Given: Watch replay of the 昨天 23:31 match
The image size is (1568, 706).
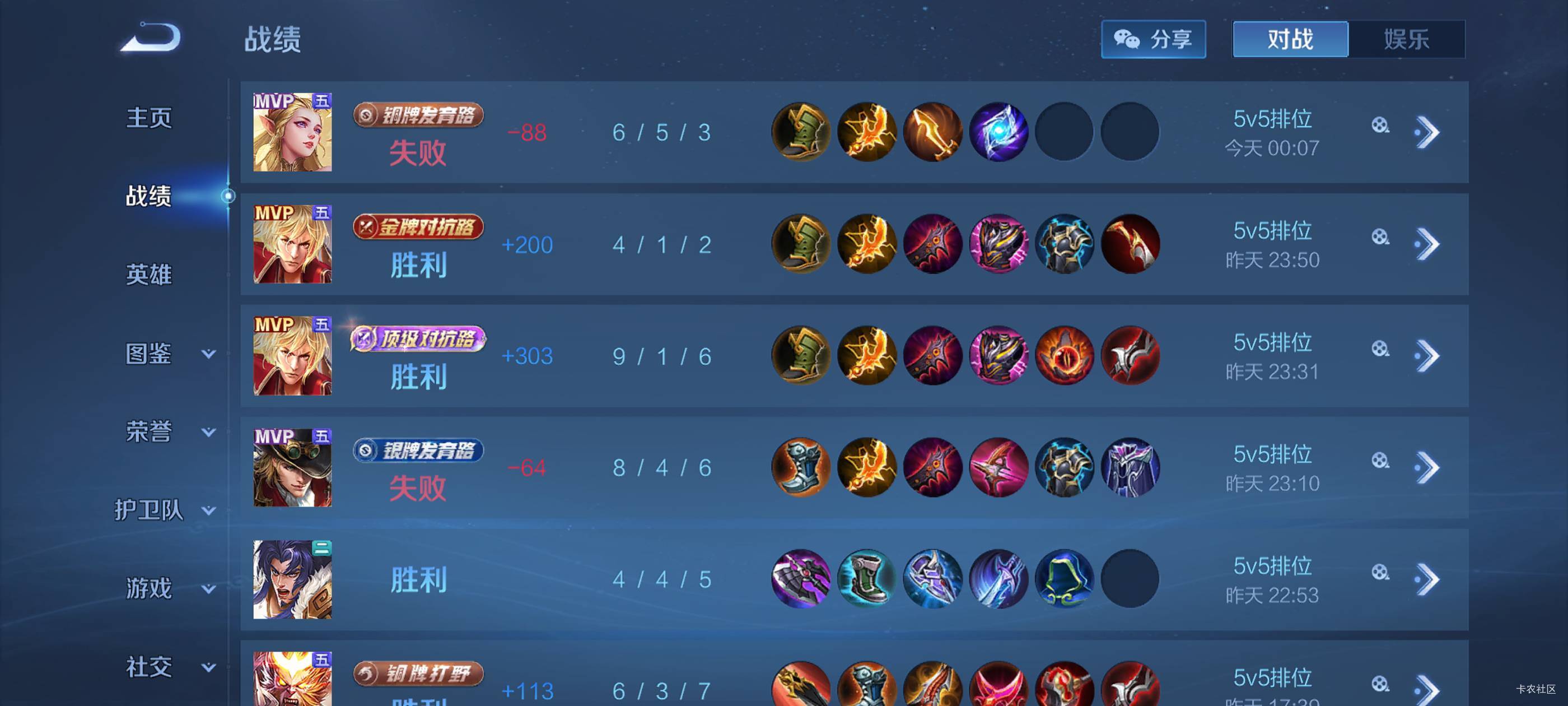Looking at the screenshot, I should 1380,349.
